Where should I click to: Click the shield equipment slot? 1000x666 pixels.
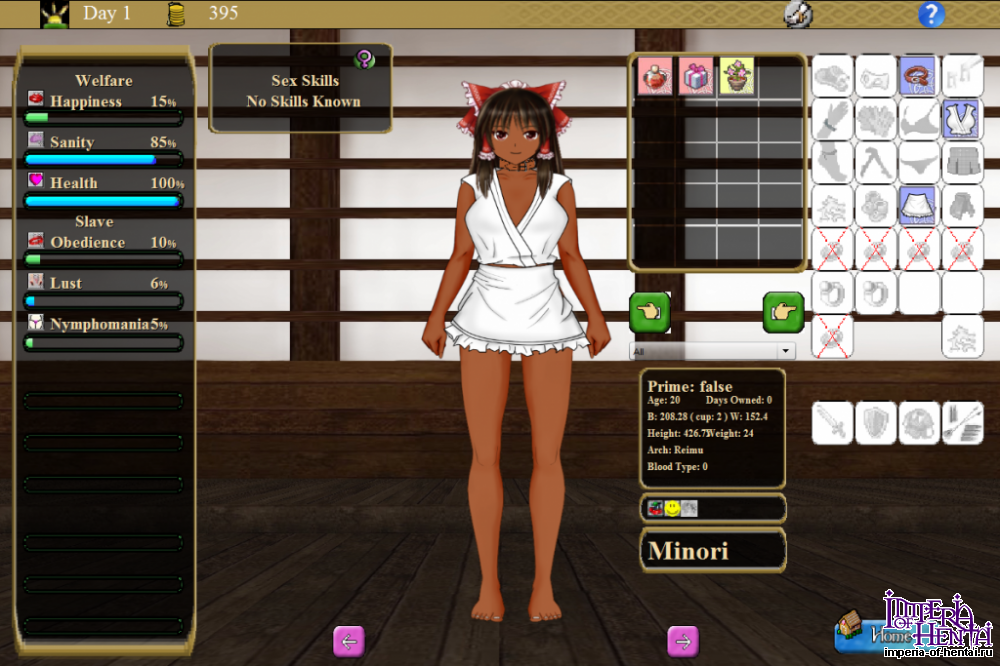pyautogui.click(x=876, y=423)
